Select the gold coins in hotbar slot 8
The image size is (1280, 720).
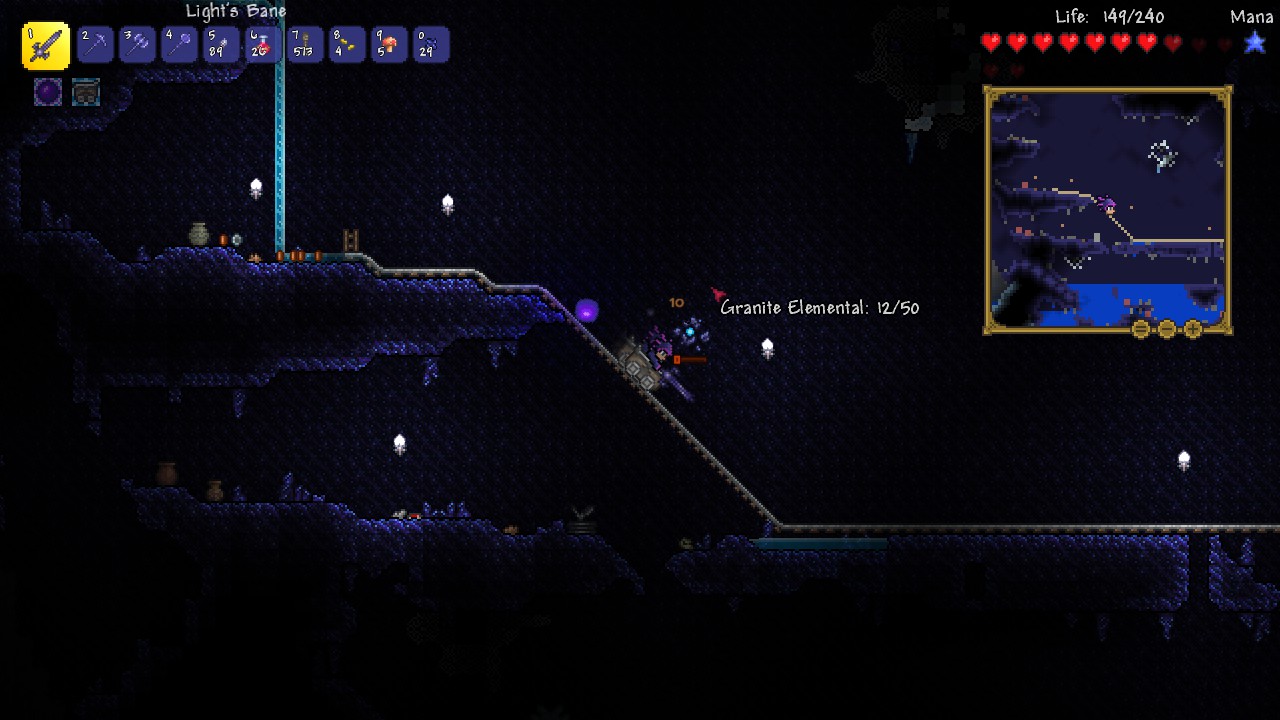coord(346,44)
